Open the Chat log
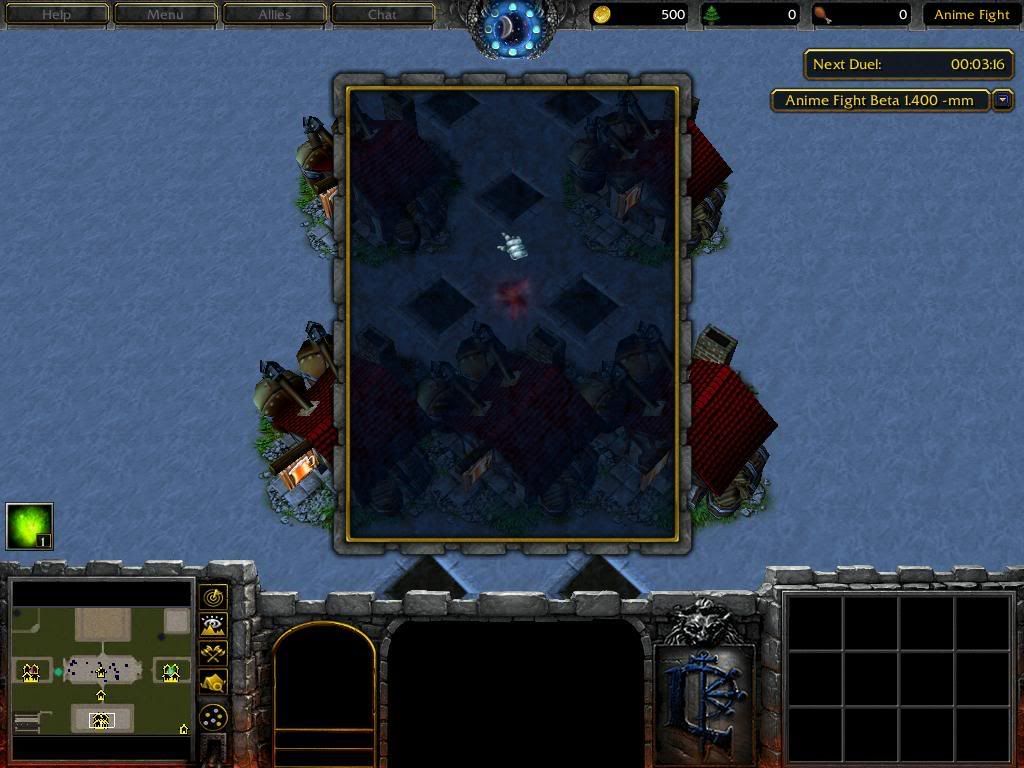 coord(382,14)
